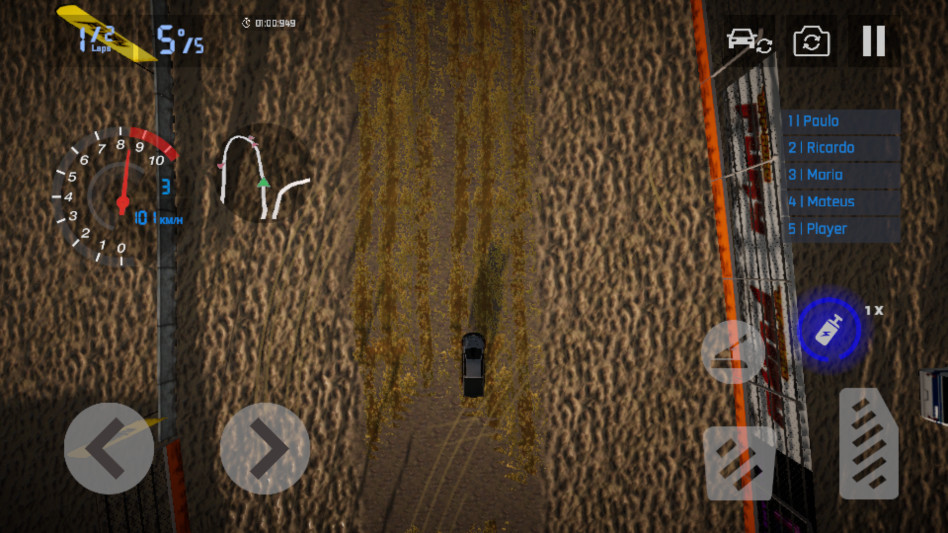Choose the Player row in standings
This screenshot has height=533, width=948.
point(841,229)
